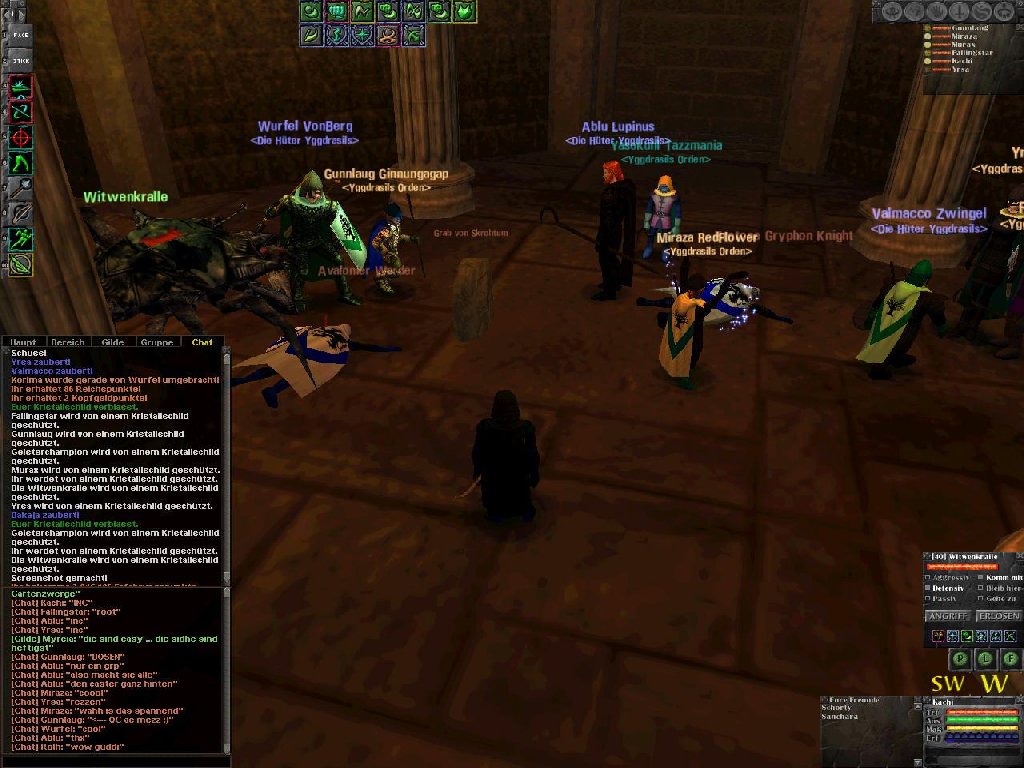This screenshot has height=768, width=1024.
Task: Trigger the FACE quickbar button
Action: pyautogui.click(x=21, y=35)
